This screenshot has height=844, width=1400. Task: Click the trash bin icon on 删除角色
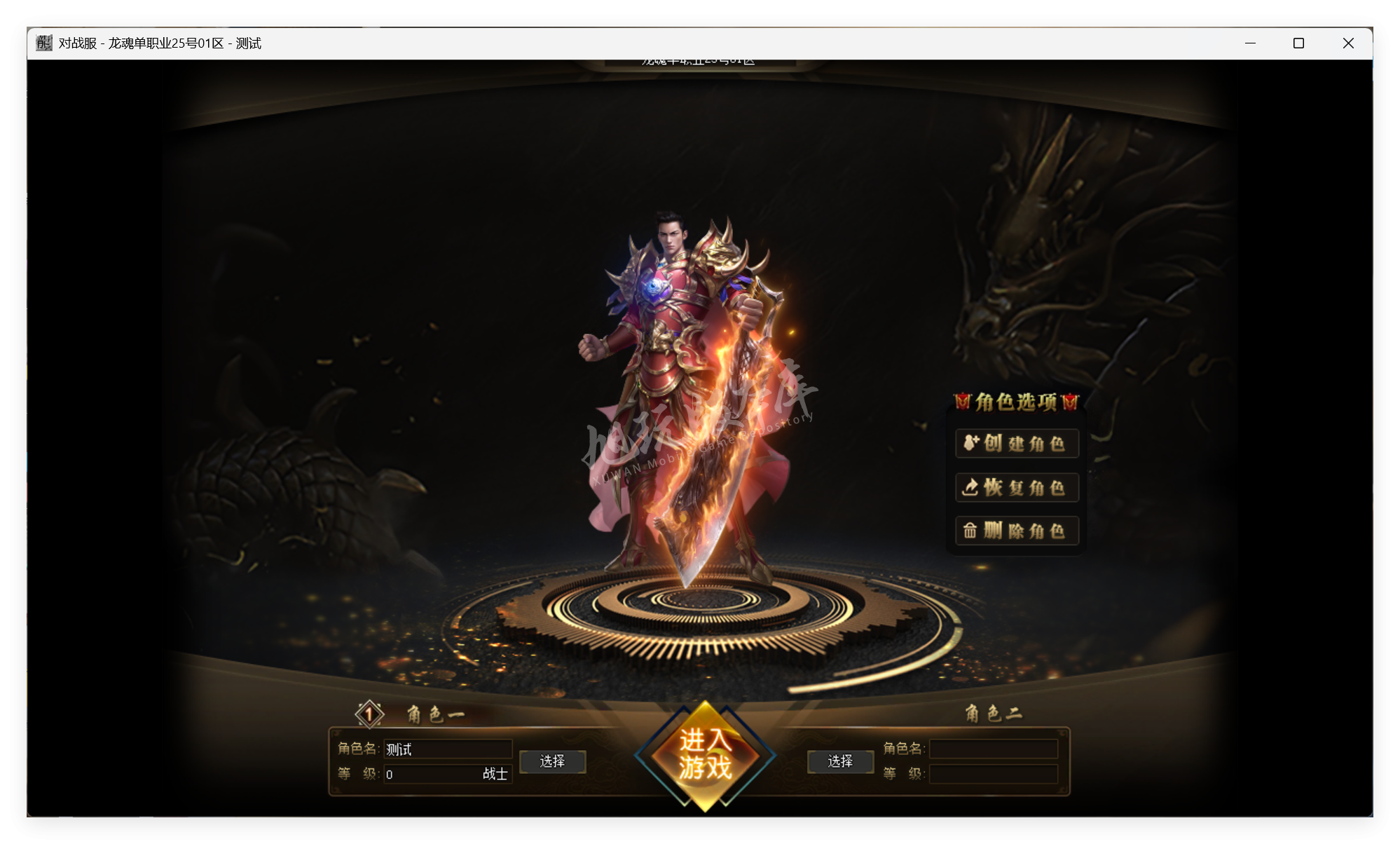[x=970, y=531]
